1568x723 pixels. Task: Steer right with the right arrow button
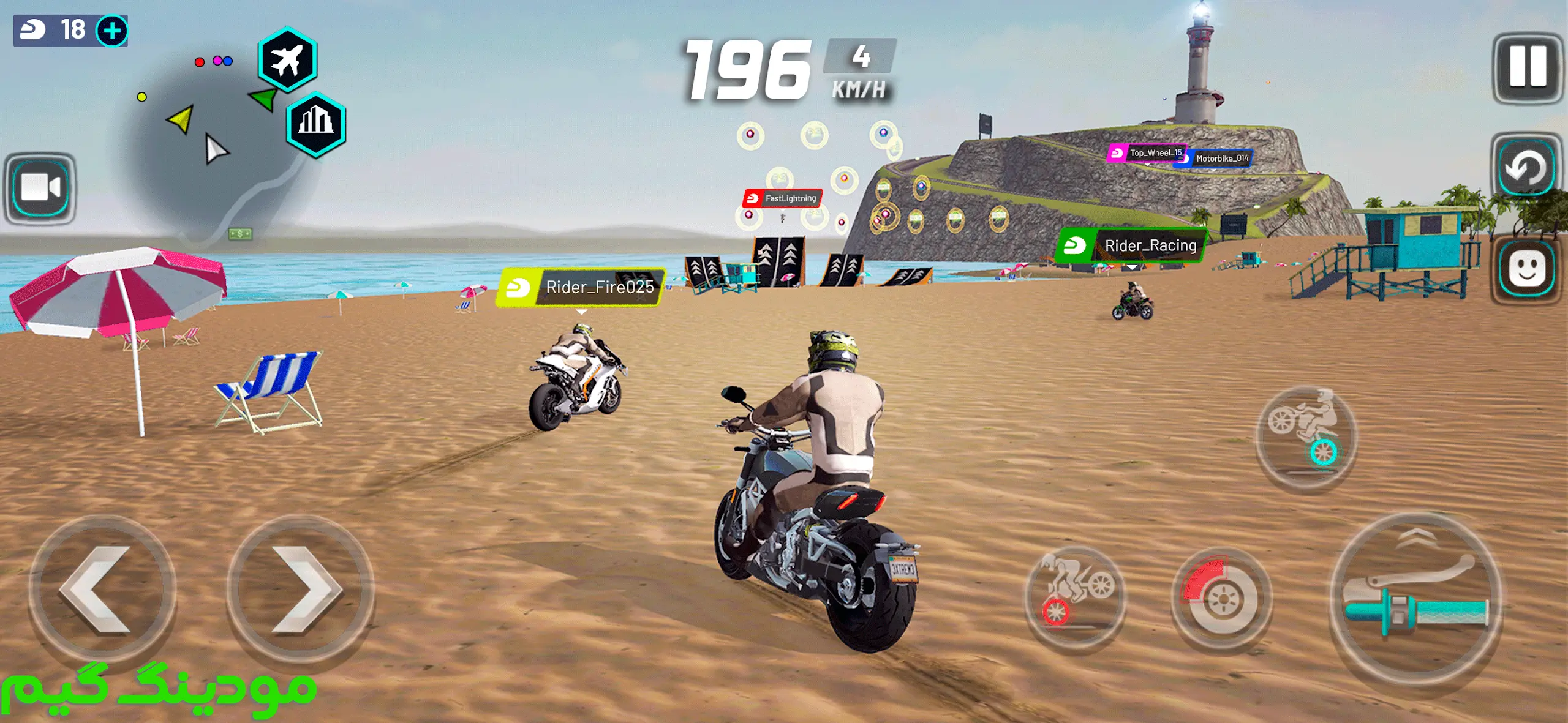[300, 589]
